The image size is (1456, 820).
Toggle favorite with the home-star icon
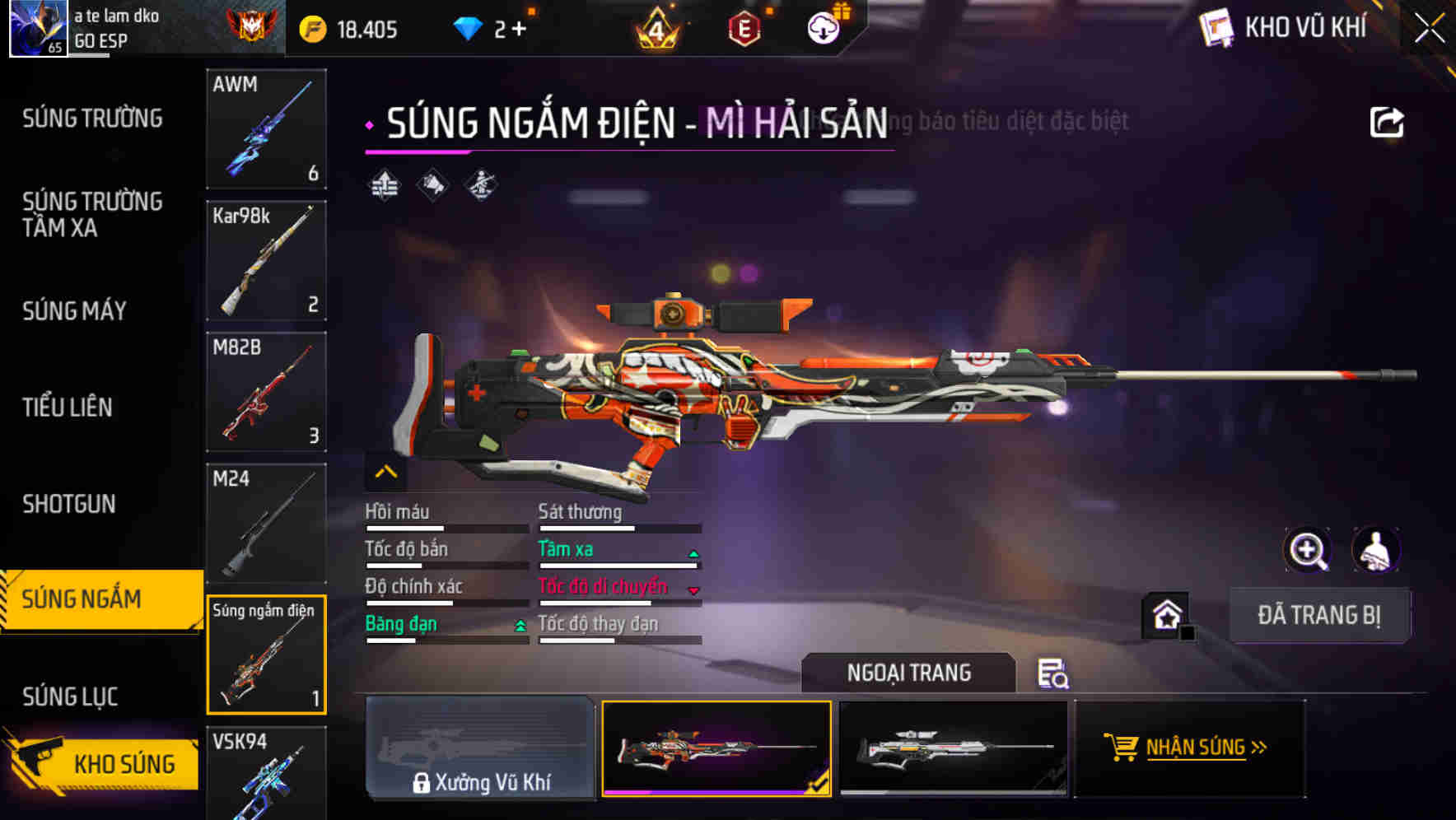pyautogui.click(x=1167, y=614)
